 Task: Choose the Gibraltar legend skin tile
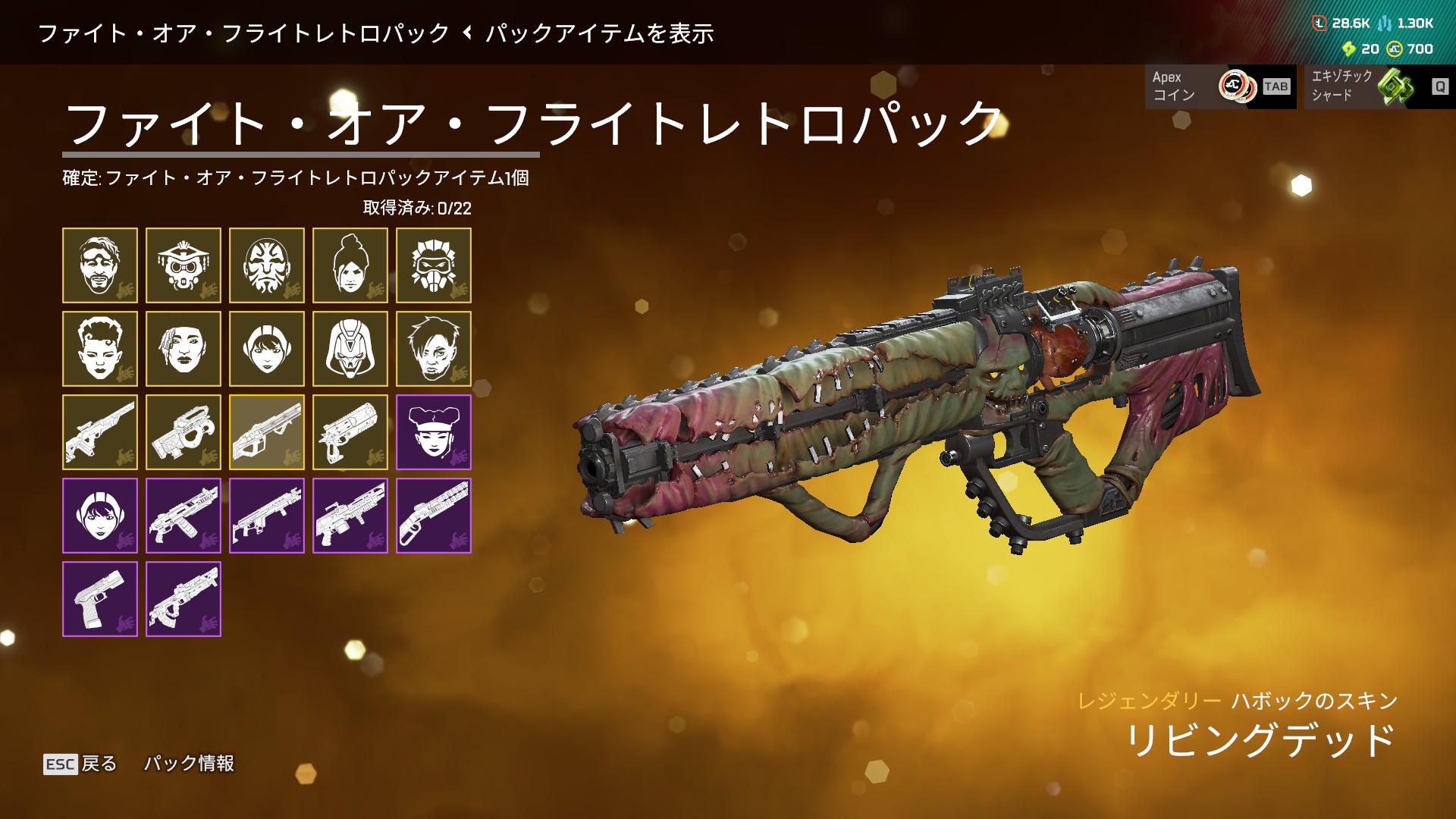(x=267, y=265)
